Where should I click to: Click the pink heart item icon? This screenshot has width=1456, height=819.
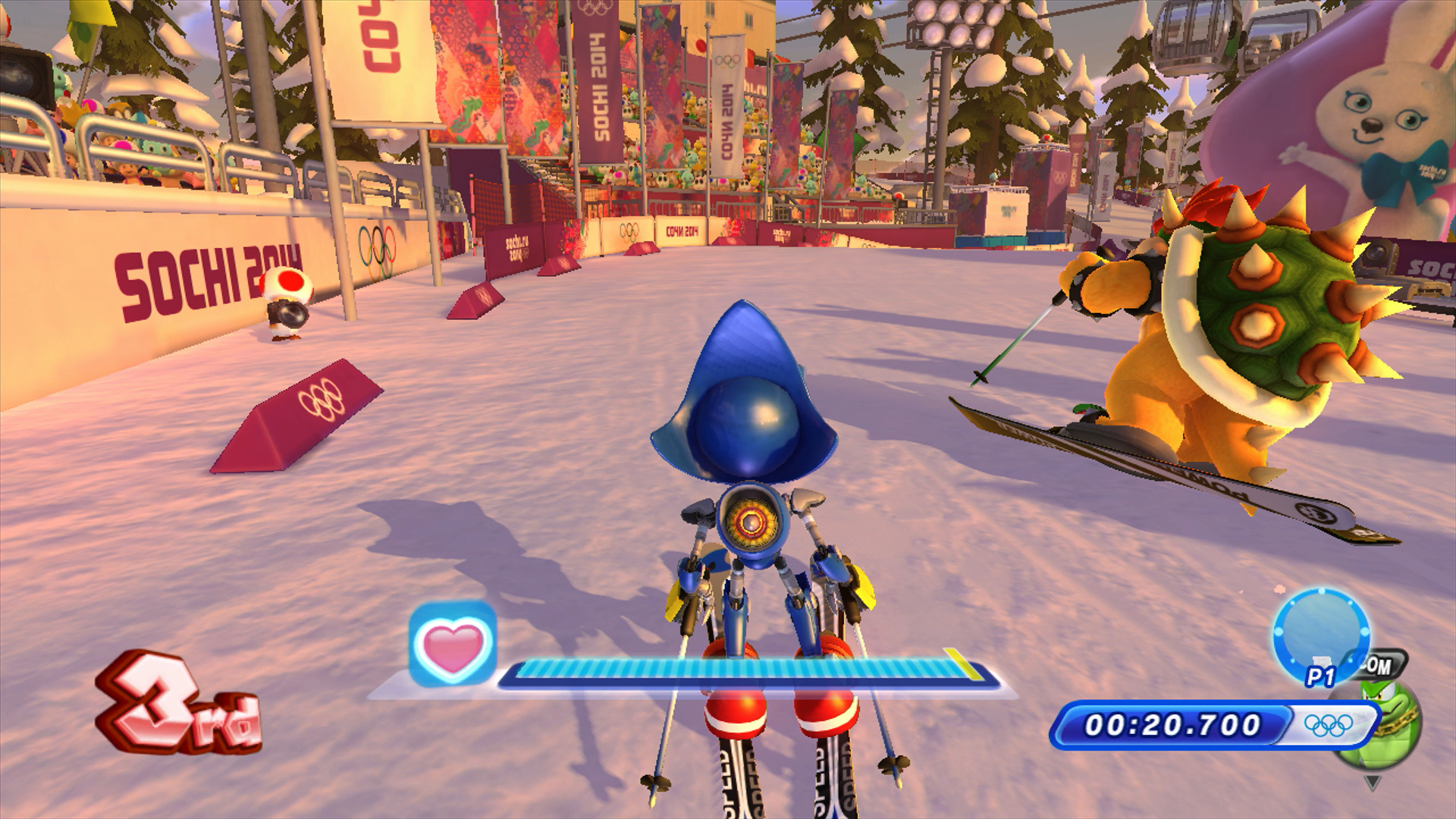(x=453, y=645)
